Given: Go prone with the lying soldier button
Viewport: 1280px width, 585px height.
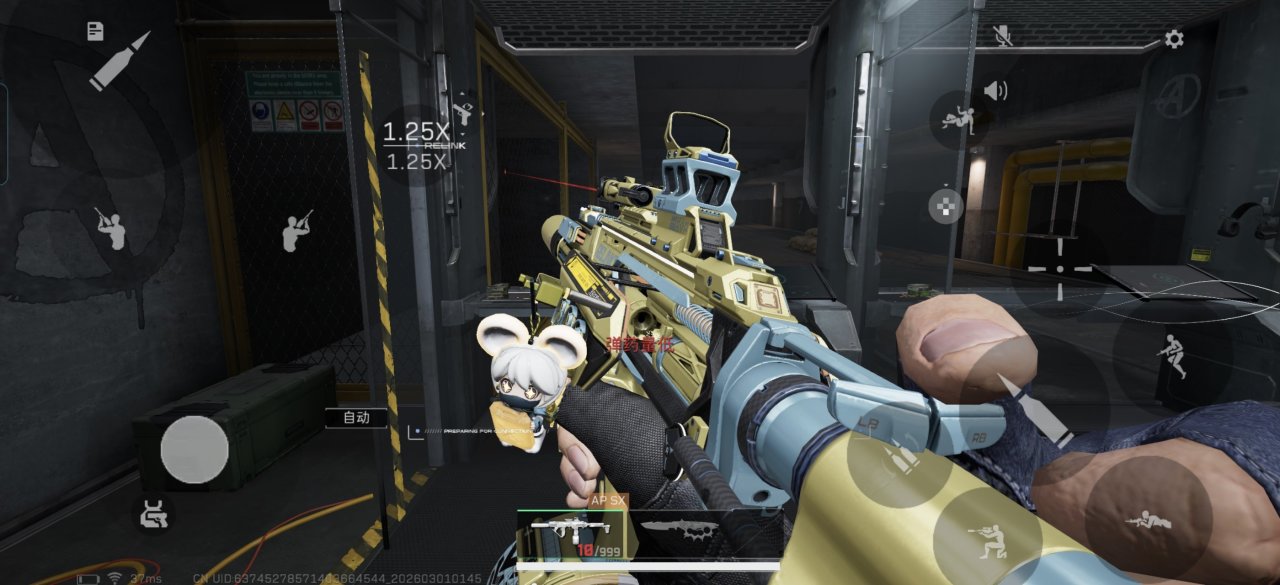Looking at the screenshot, I should [1147, 520].
